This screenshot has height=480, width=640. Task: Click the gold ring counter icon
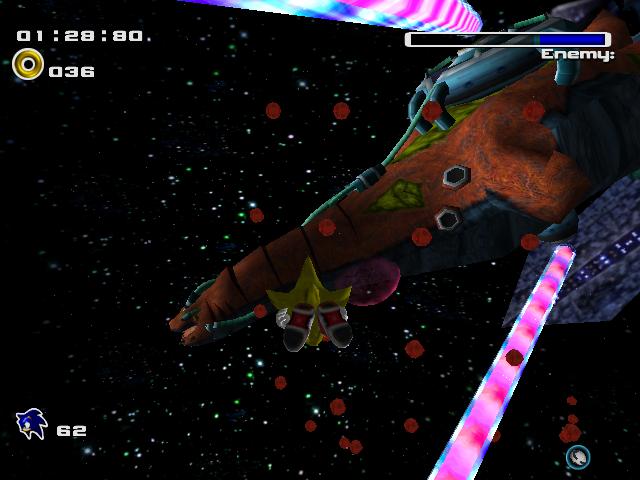tap(27, 67)
